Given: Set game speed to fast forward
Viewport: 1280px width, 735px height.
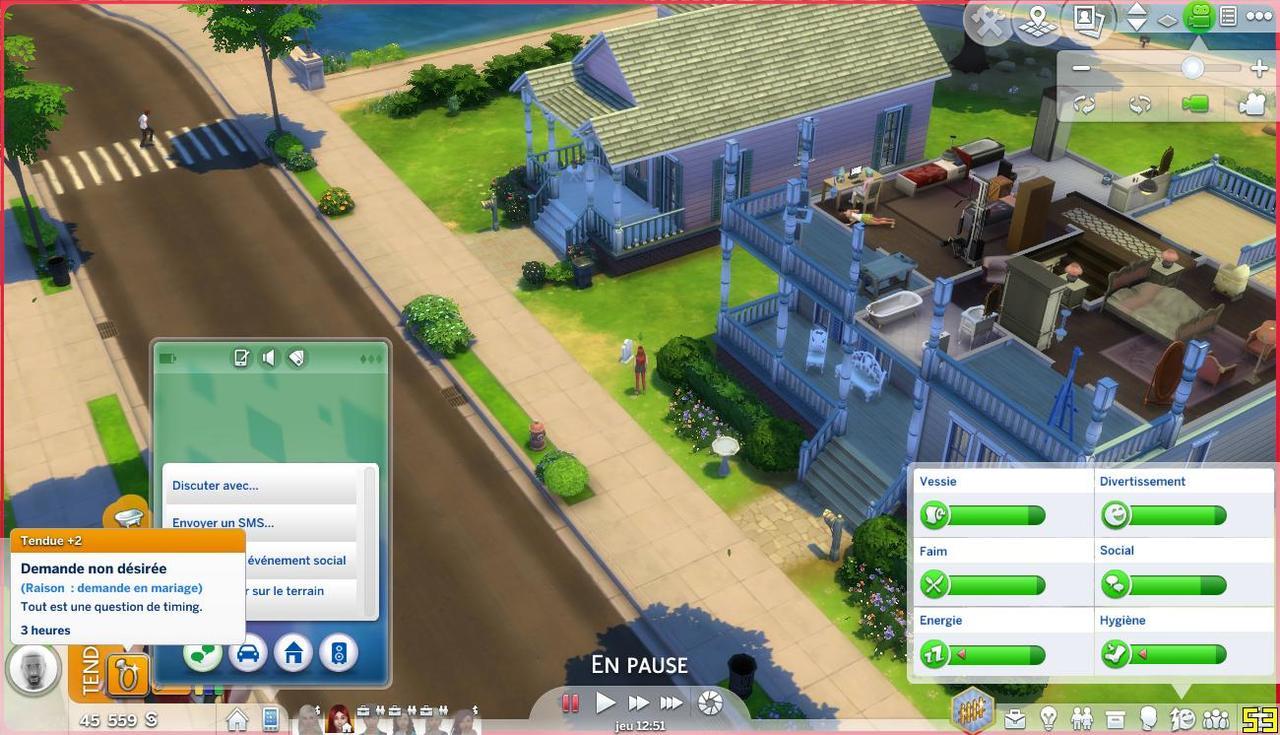Looking at the screenshot, I should click(638, 703).
